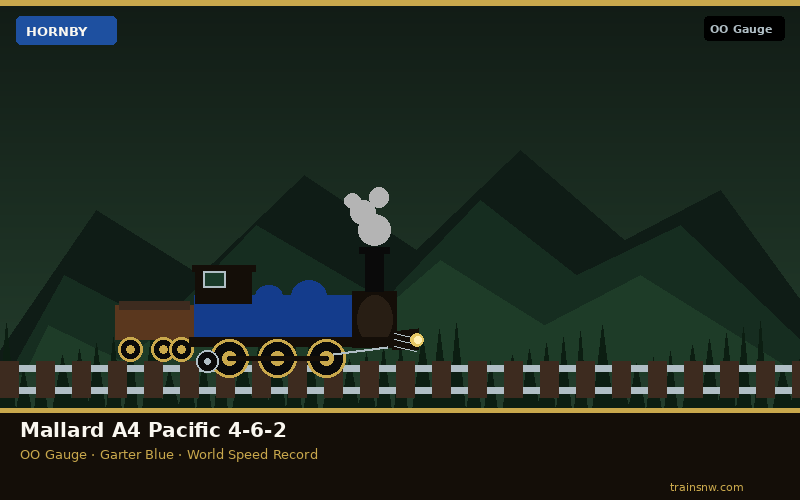Select the OO Gauge tag
This screenshot has width=800, height=500.
(x=743, y=29)
